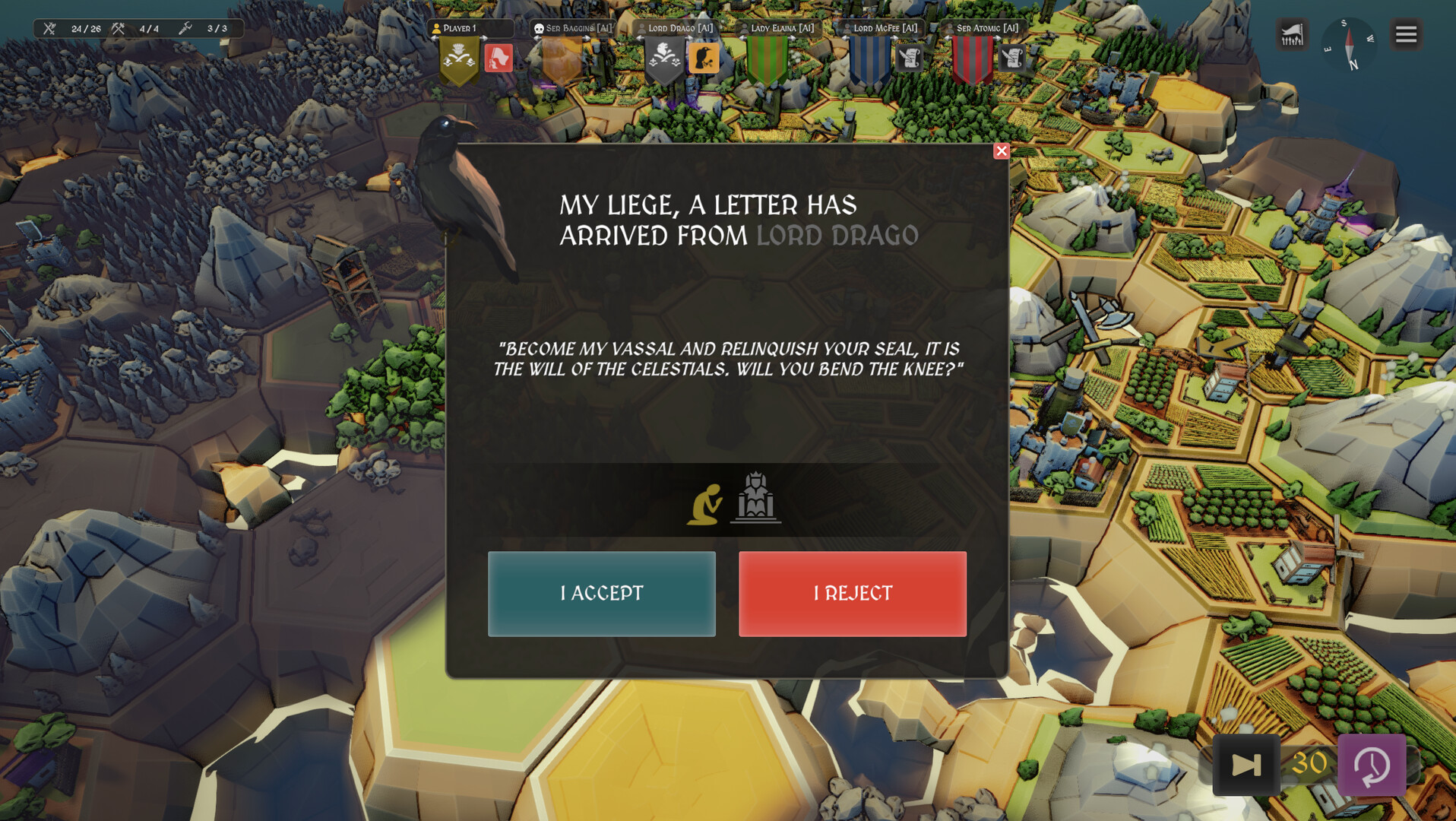Open the Player 1 banner crest
Screen dimensions: 1456x821
click(458, 59)
